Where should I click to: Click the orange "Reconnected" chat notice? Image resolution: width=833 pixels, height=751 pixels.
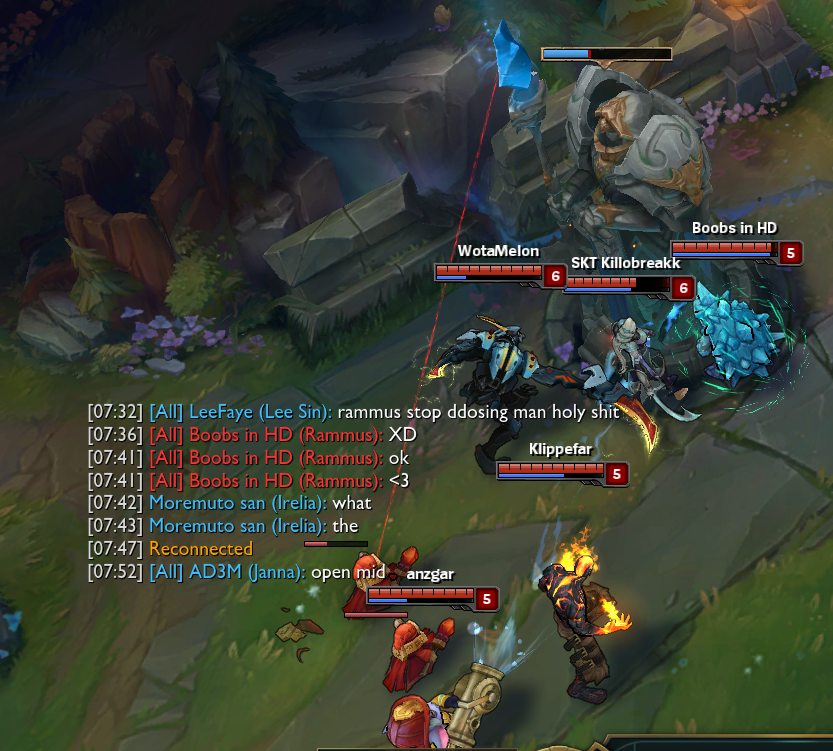[201, 549]
